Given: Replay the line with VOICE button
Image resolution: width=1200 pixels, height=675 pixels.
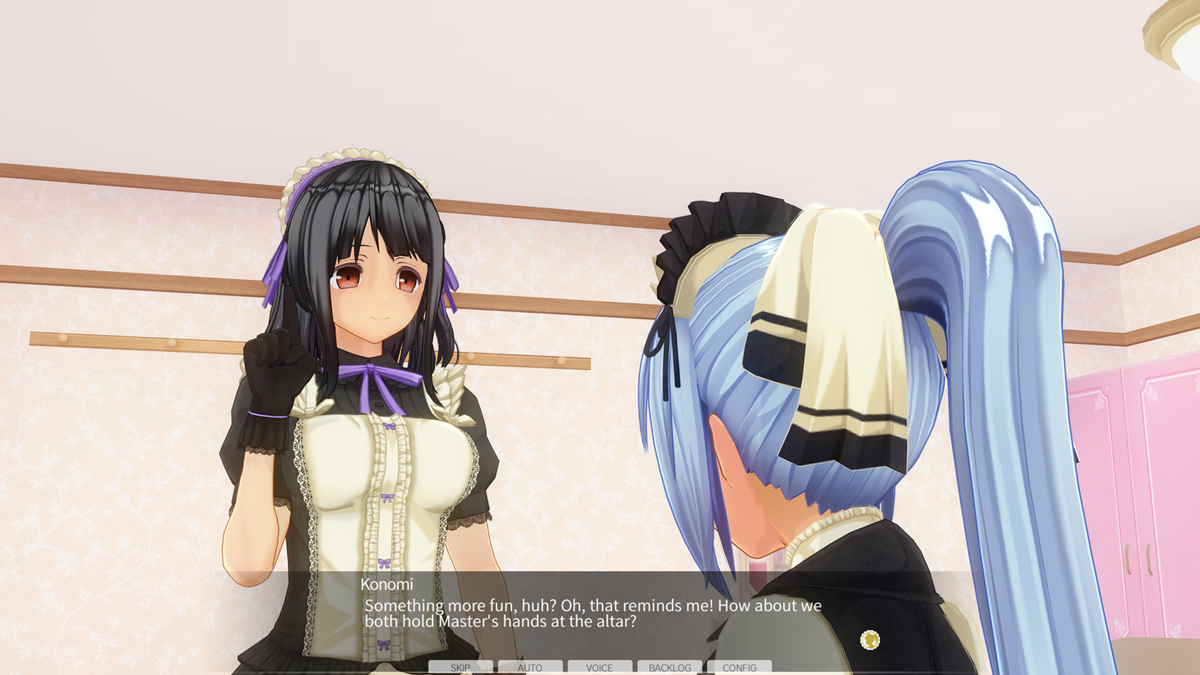Looking at the screenshot, I should click(600, 667).
